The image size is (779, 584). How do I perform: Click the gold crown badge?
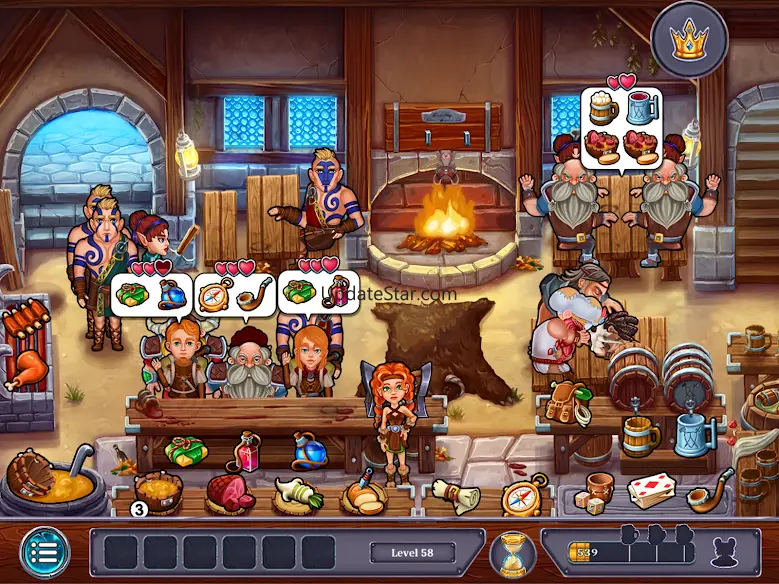[688, 39]
